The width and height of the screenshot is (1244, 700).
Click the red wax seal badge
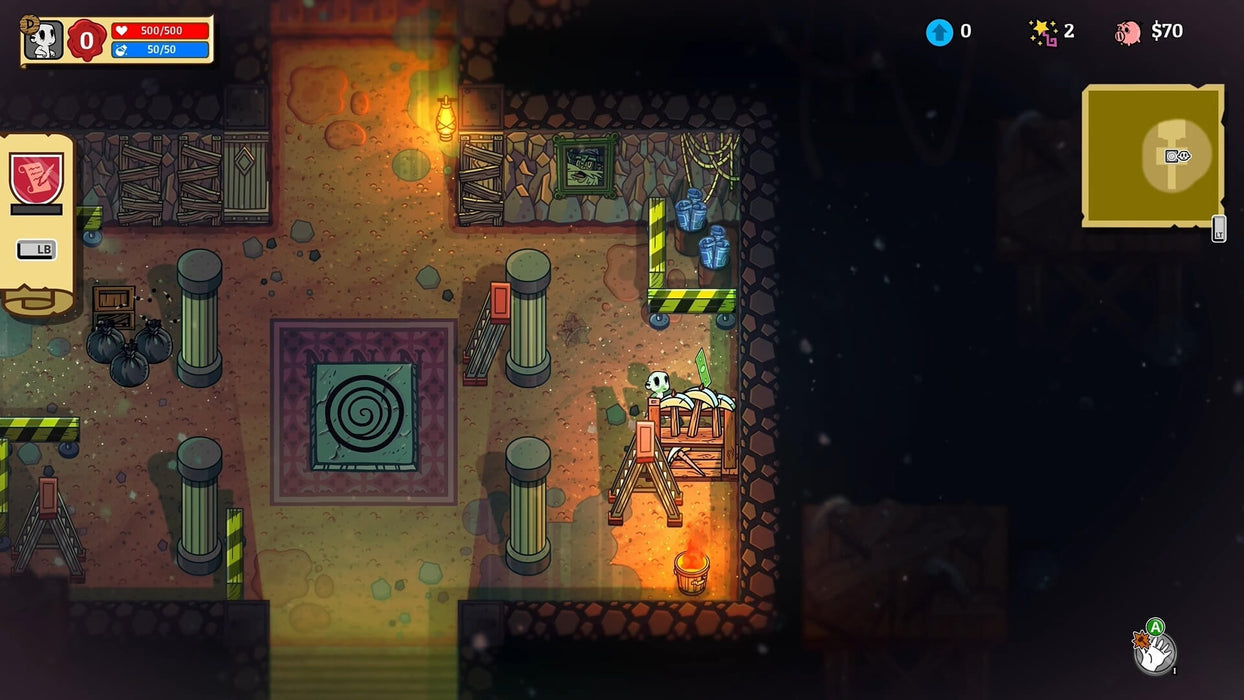(x=87, y=40)
